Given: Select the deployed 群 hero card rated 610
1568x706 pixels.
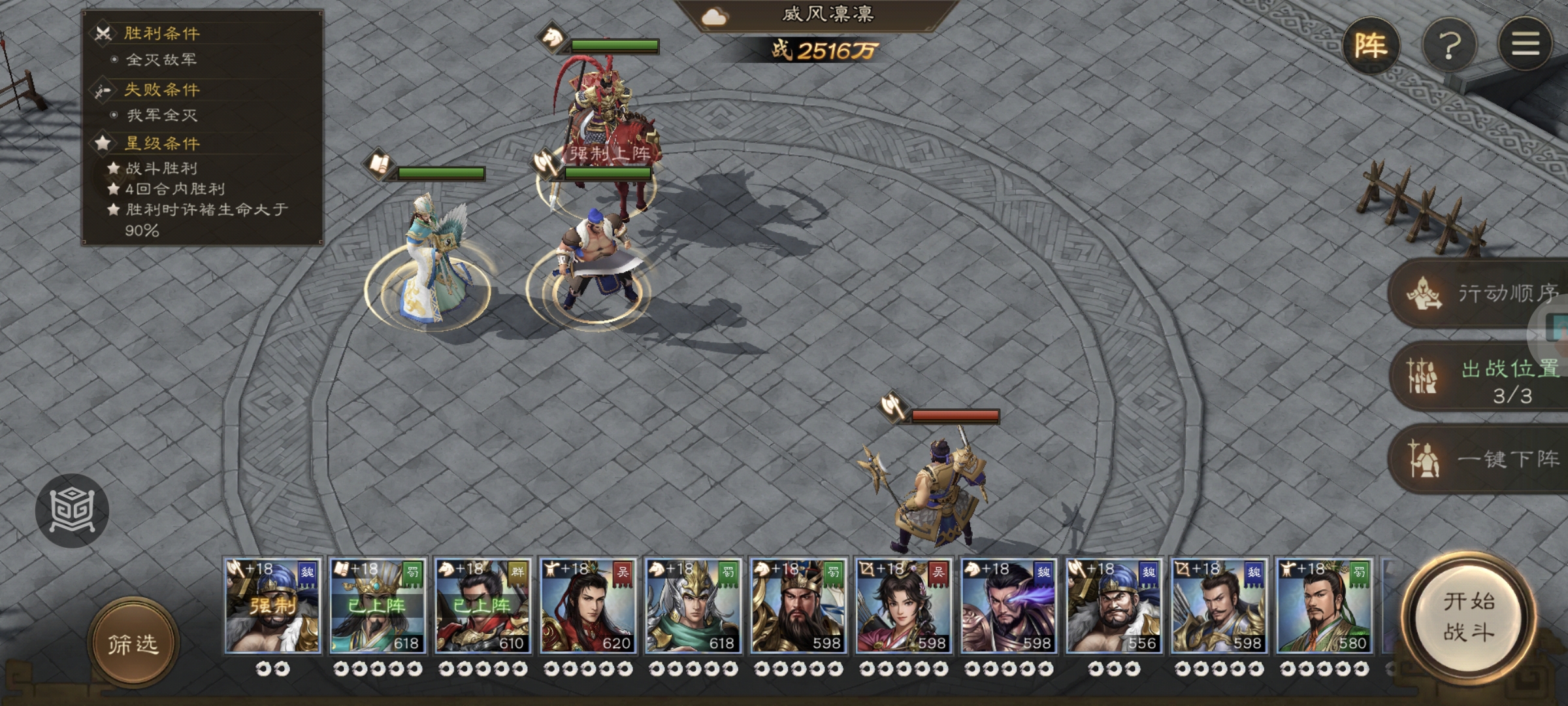Looking at the screenshot, I should point(483,605).
